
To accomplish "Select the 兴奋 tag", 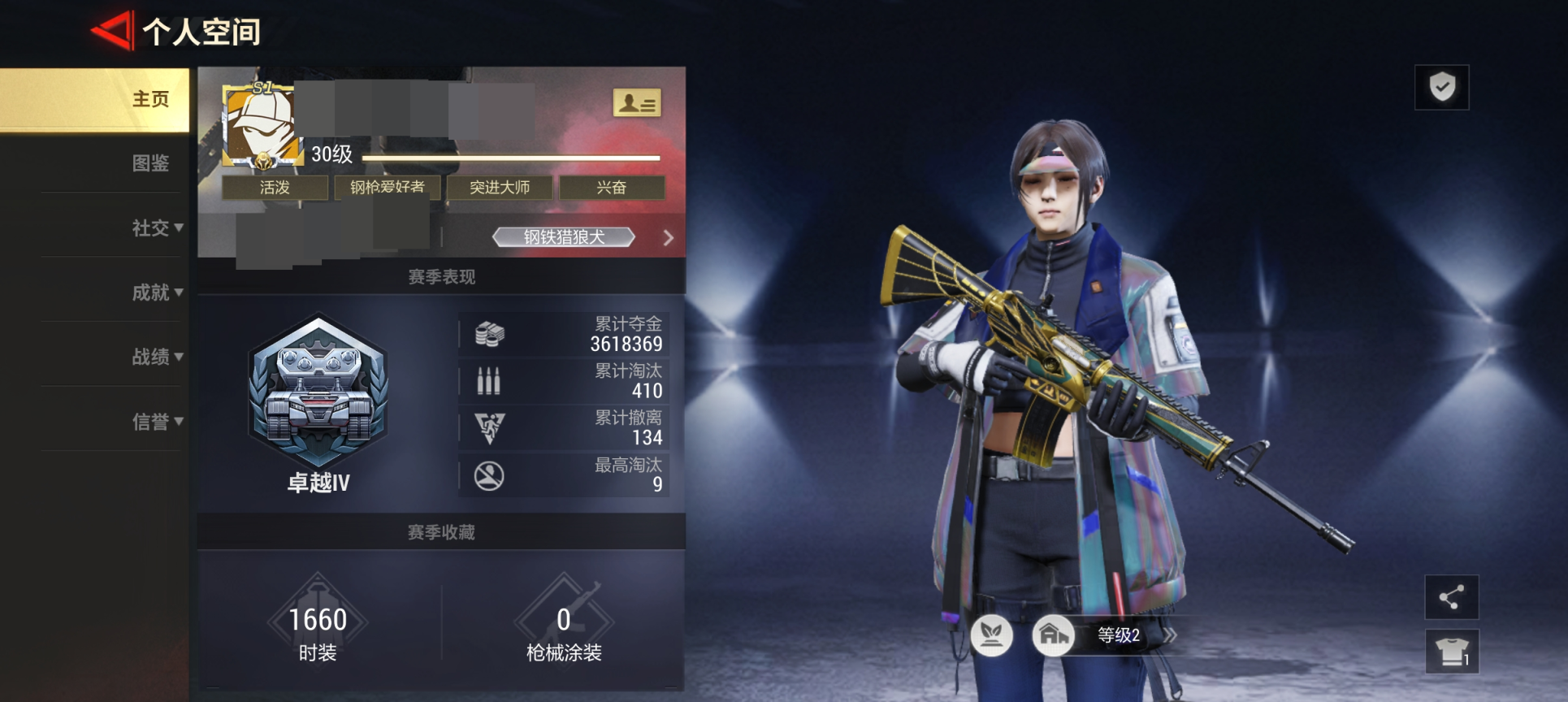I will [611, 188].
